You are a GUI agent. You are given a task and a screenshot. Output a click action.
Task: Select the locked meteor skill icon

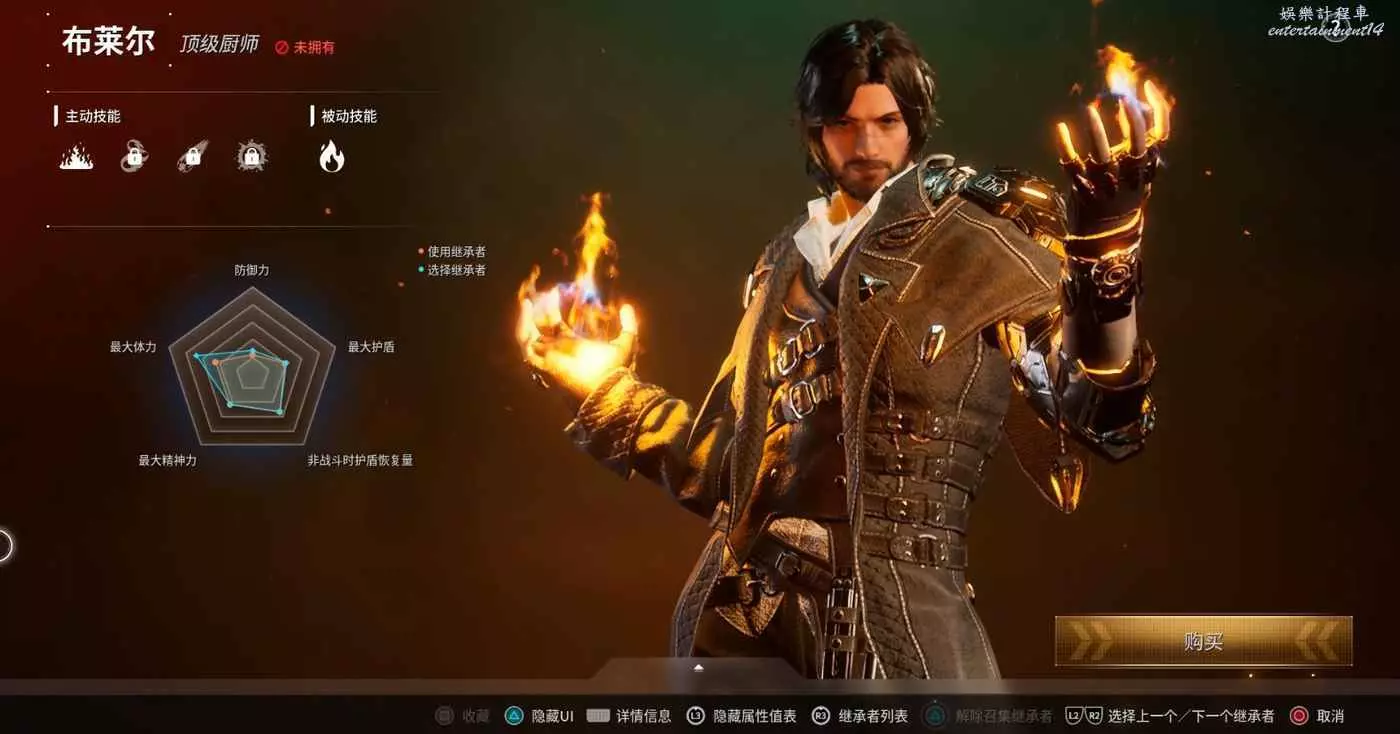(193, 156)
